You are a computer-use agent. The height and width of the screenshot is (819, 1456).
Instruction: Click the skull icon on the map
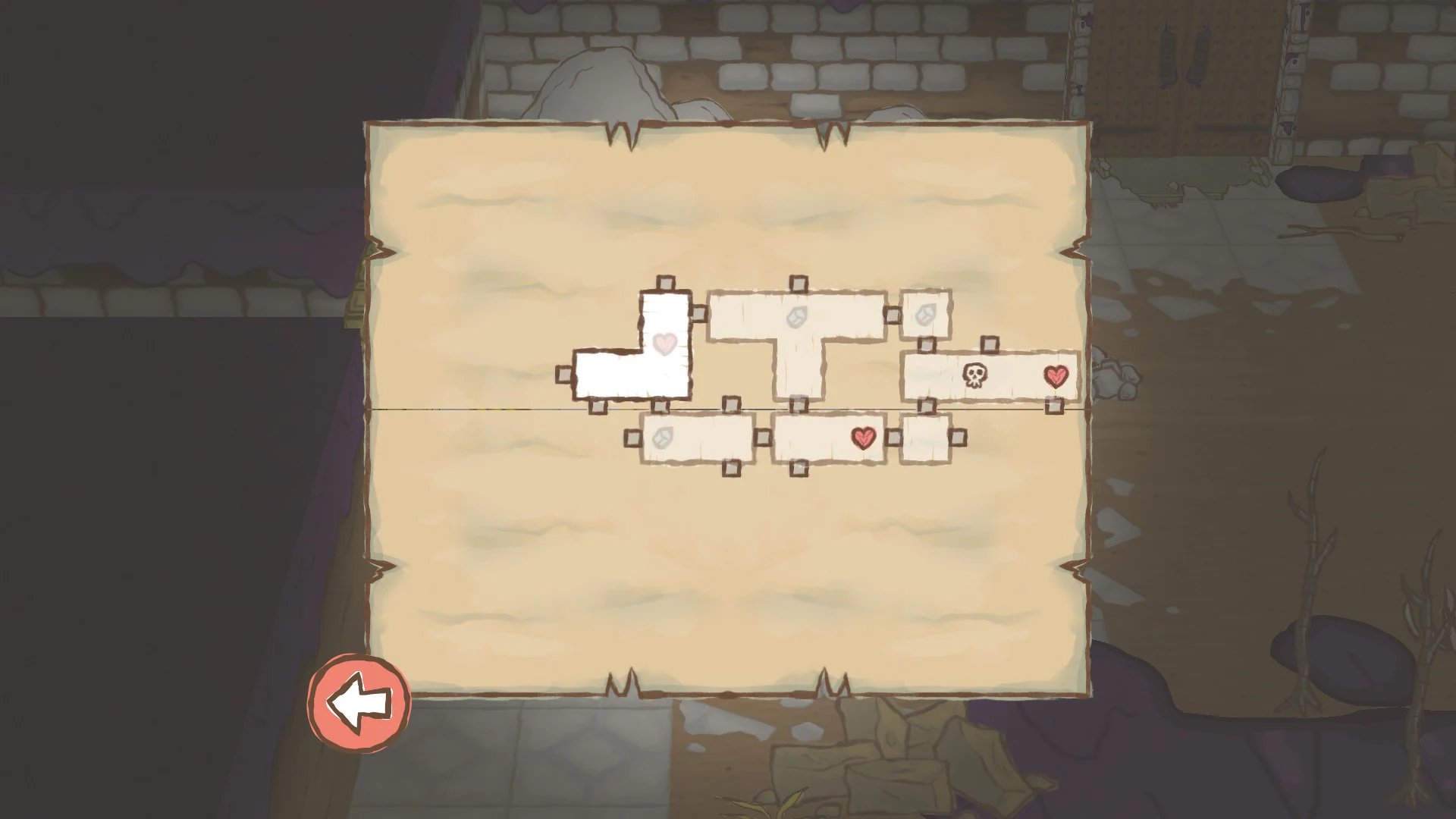pos(974,375)
